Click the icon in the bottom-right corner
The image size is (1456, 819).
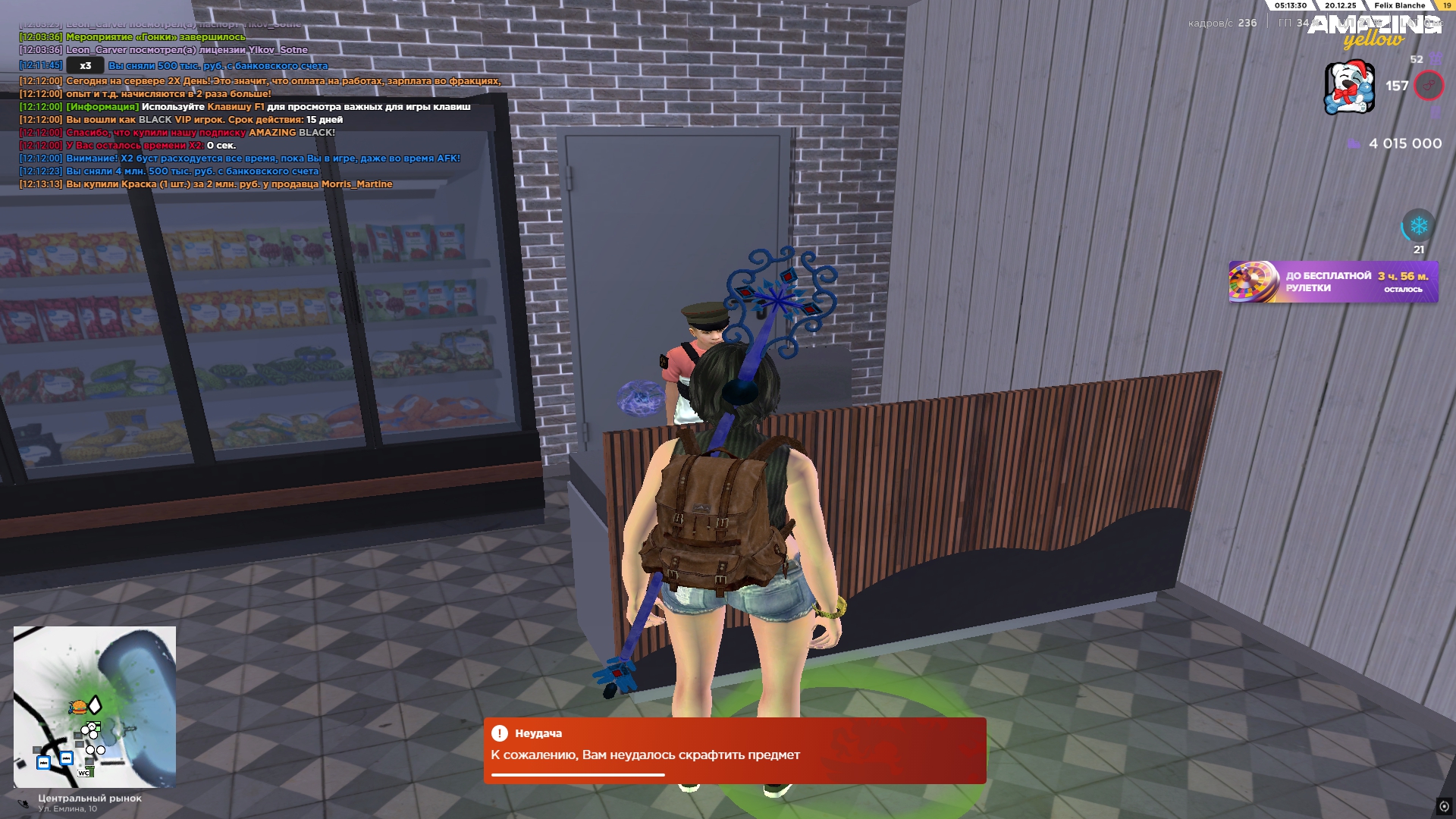pos(1444,806)
